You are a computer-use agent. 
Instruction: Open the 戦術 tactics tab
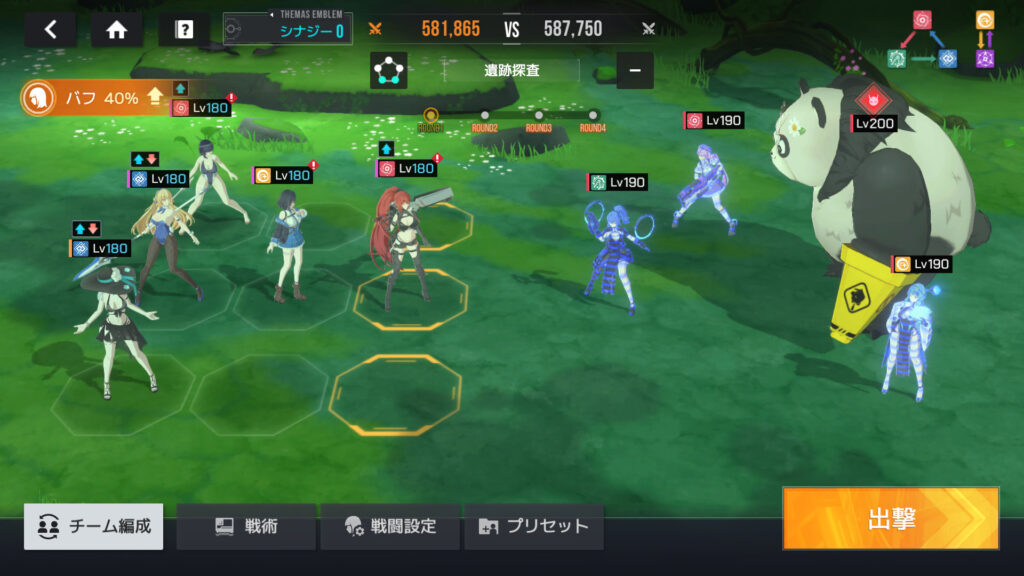point(246,526)
